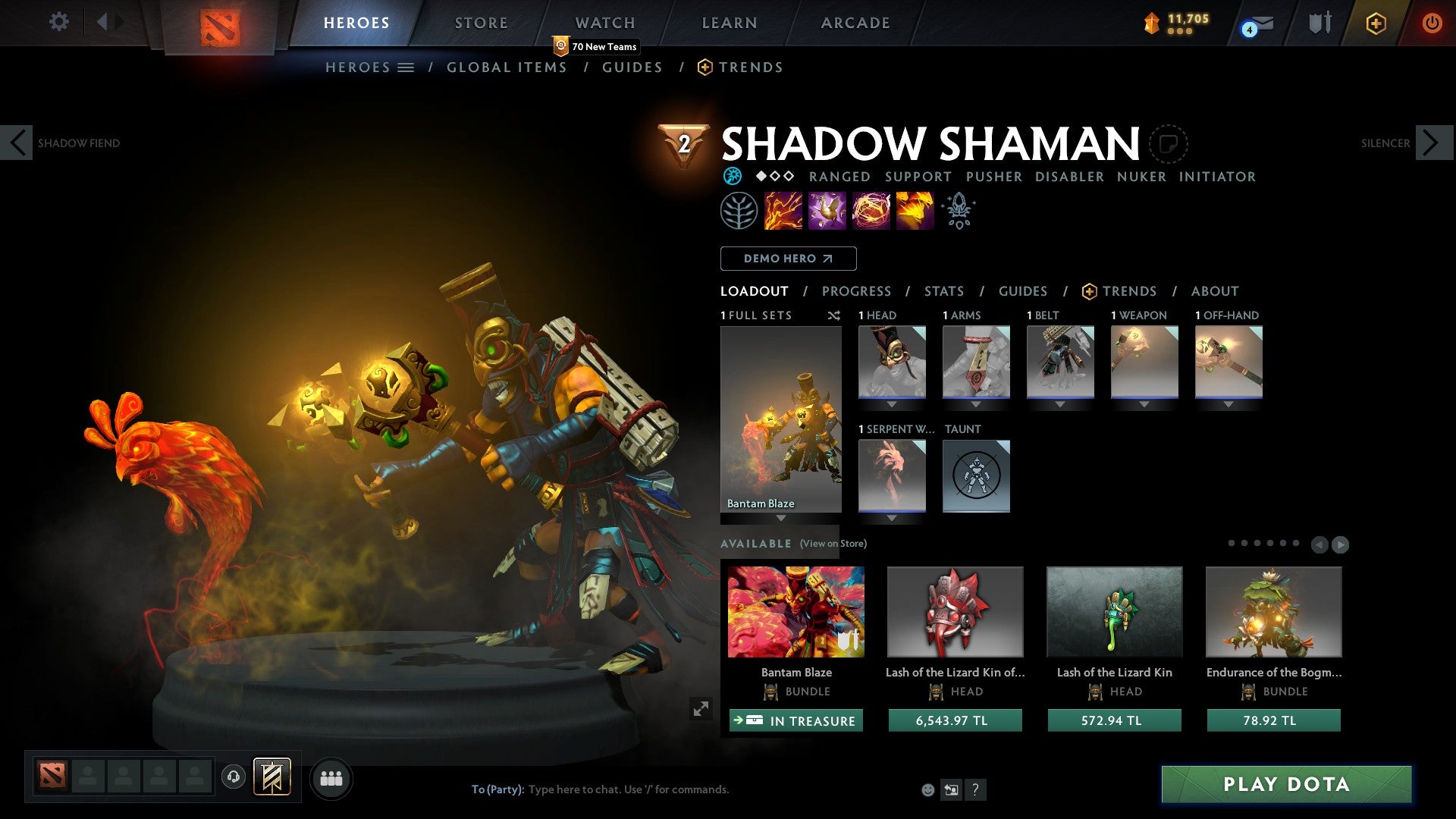Switch to the STATS tab
The width and height of the screenshot is (1456, 819).
point(943,291)
